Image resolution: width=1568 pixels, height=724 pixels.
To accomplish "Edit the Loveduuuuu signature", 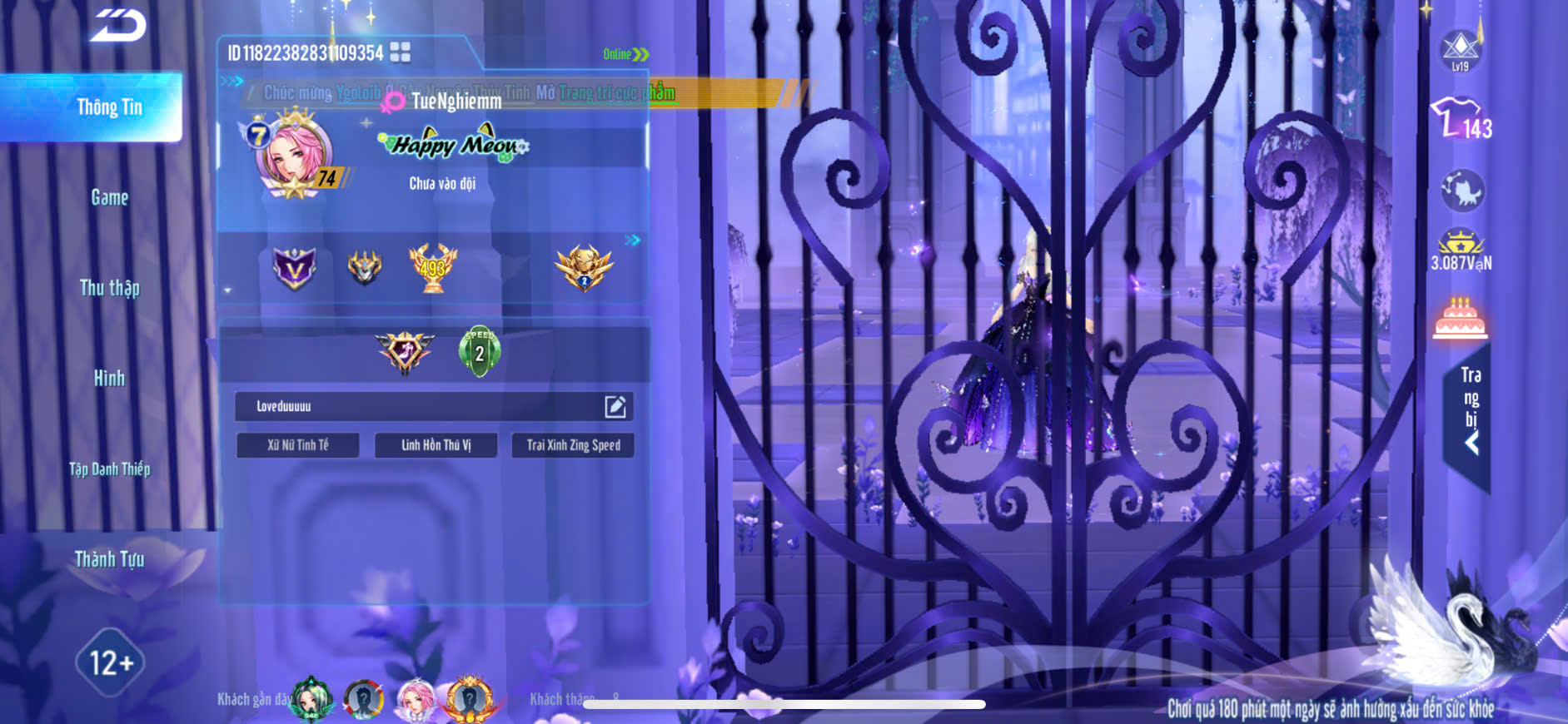I will pos(615,406).
